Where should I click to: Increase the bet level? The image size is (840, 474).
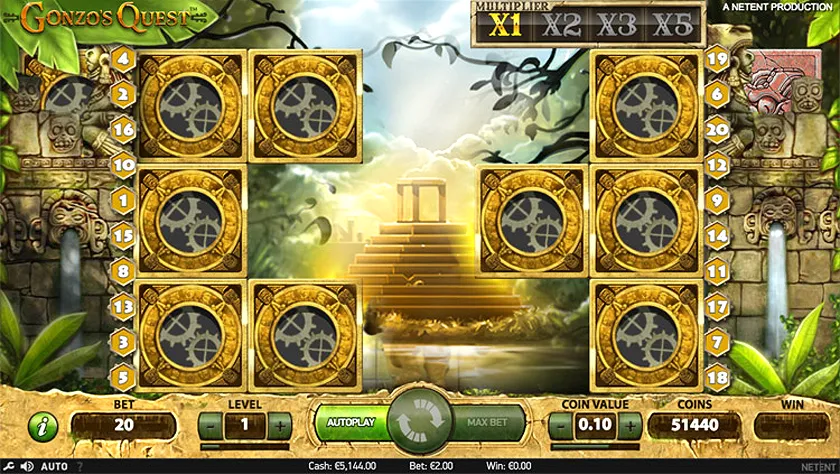tap(279, 425)
